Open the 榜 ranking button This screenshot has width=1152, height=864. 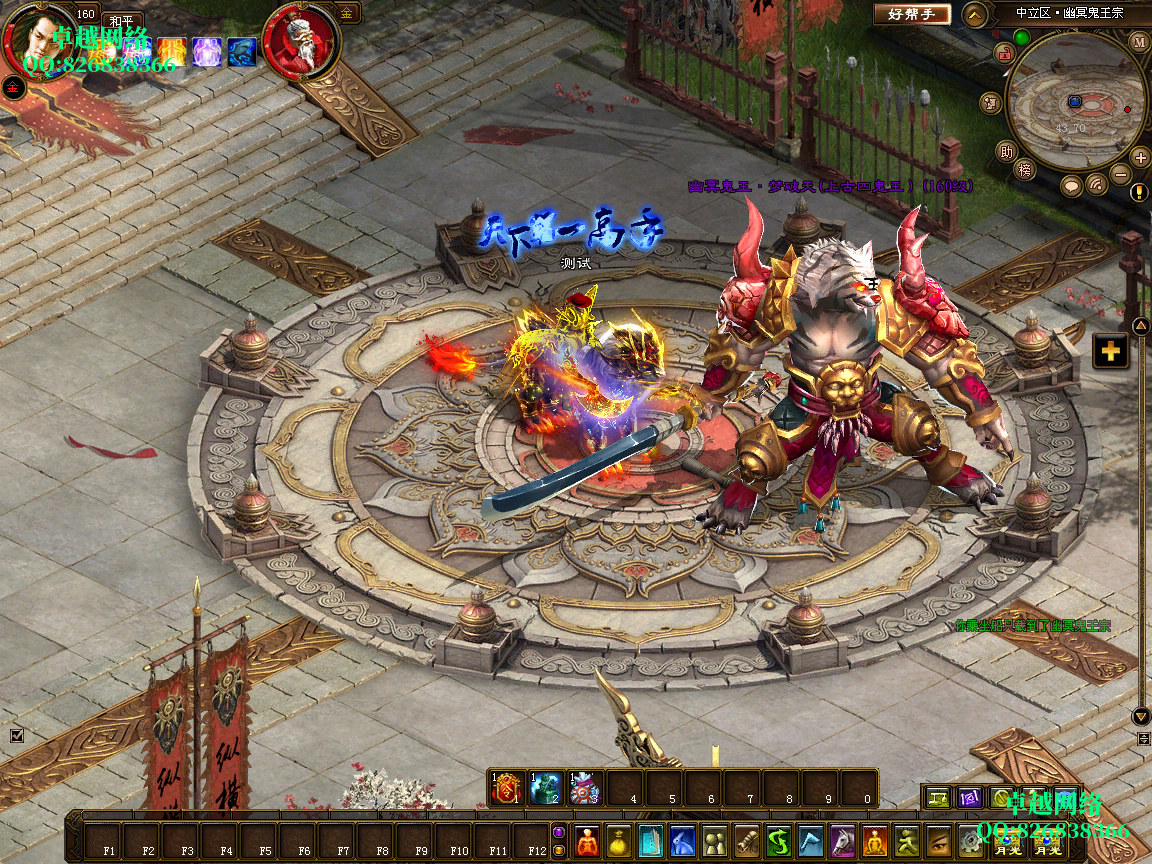(1023, 171)
